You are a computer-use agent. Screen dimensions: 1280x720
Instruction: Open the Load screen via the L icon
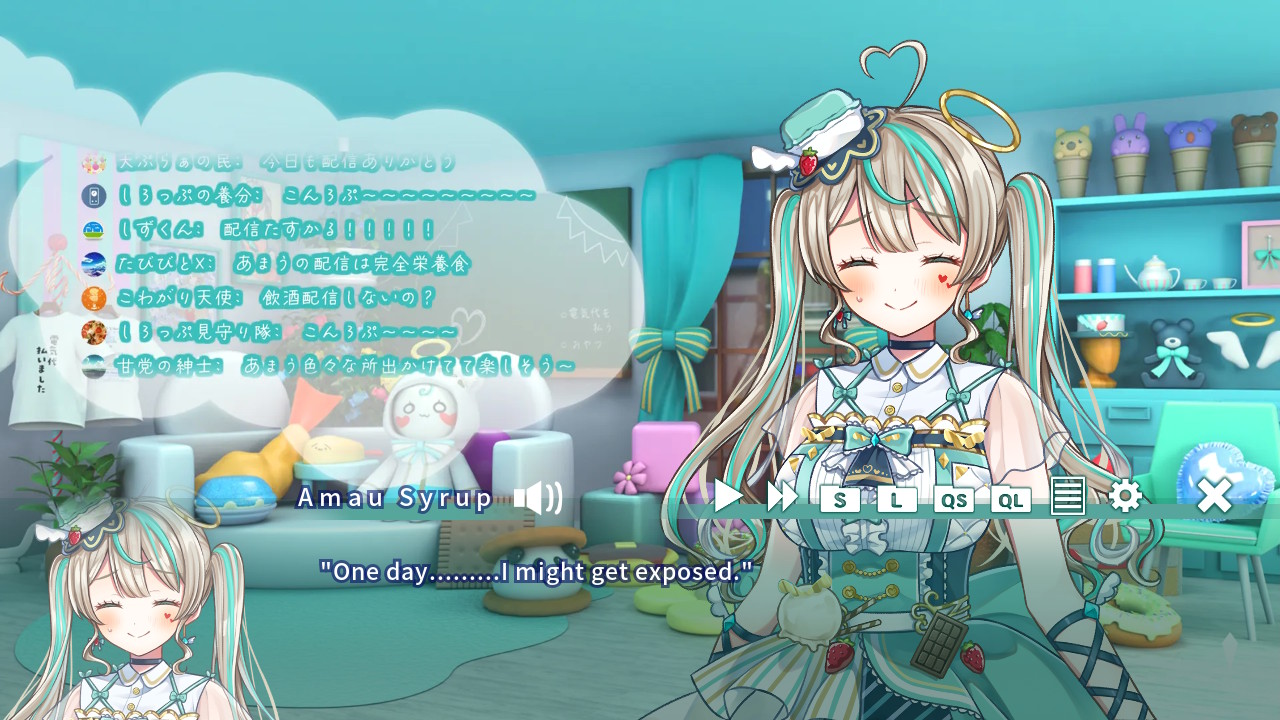coord(896,499)
